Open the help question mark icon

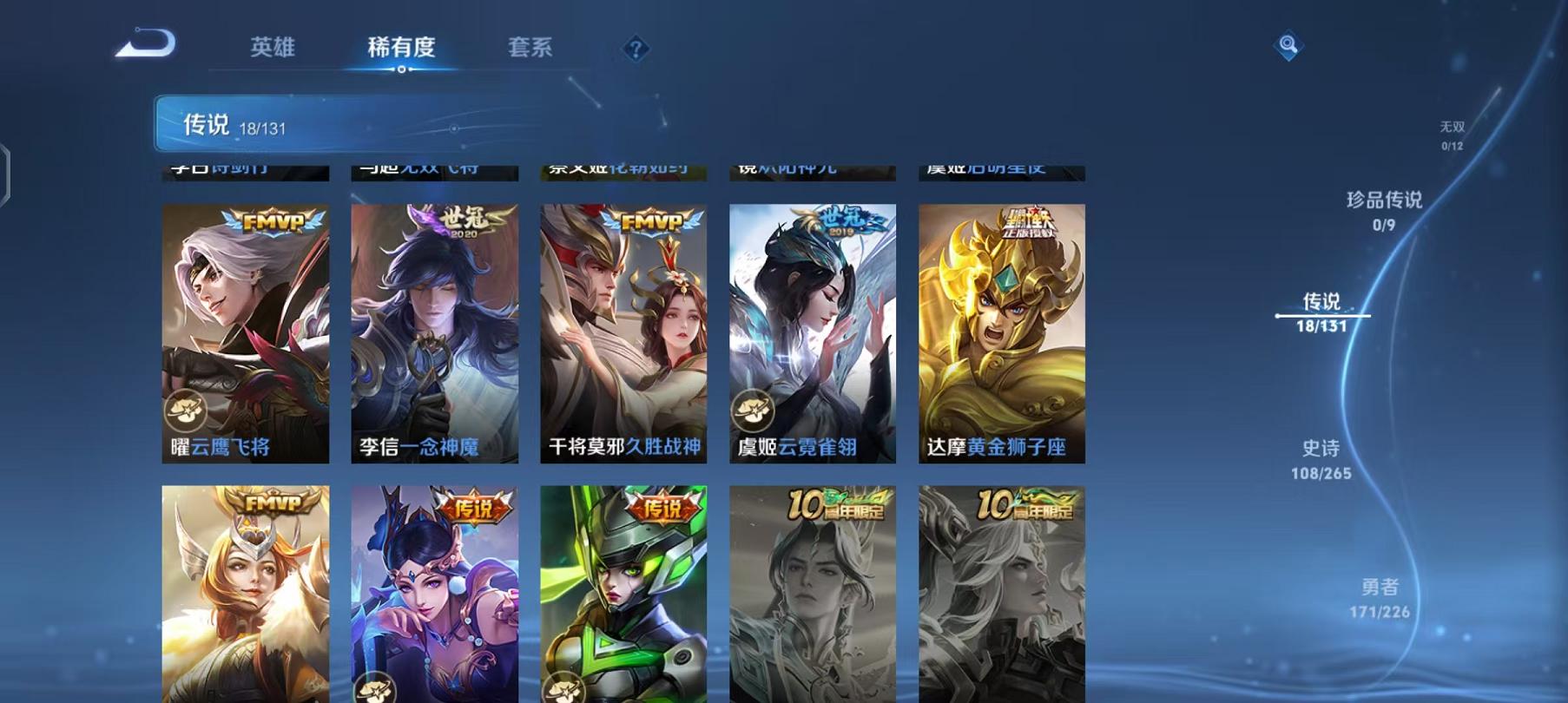[637, 49]
